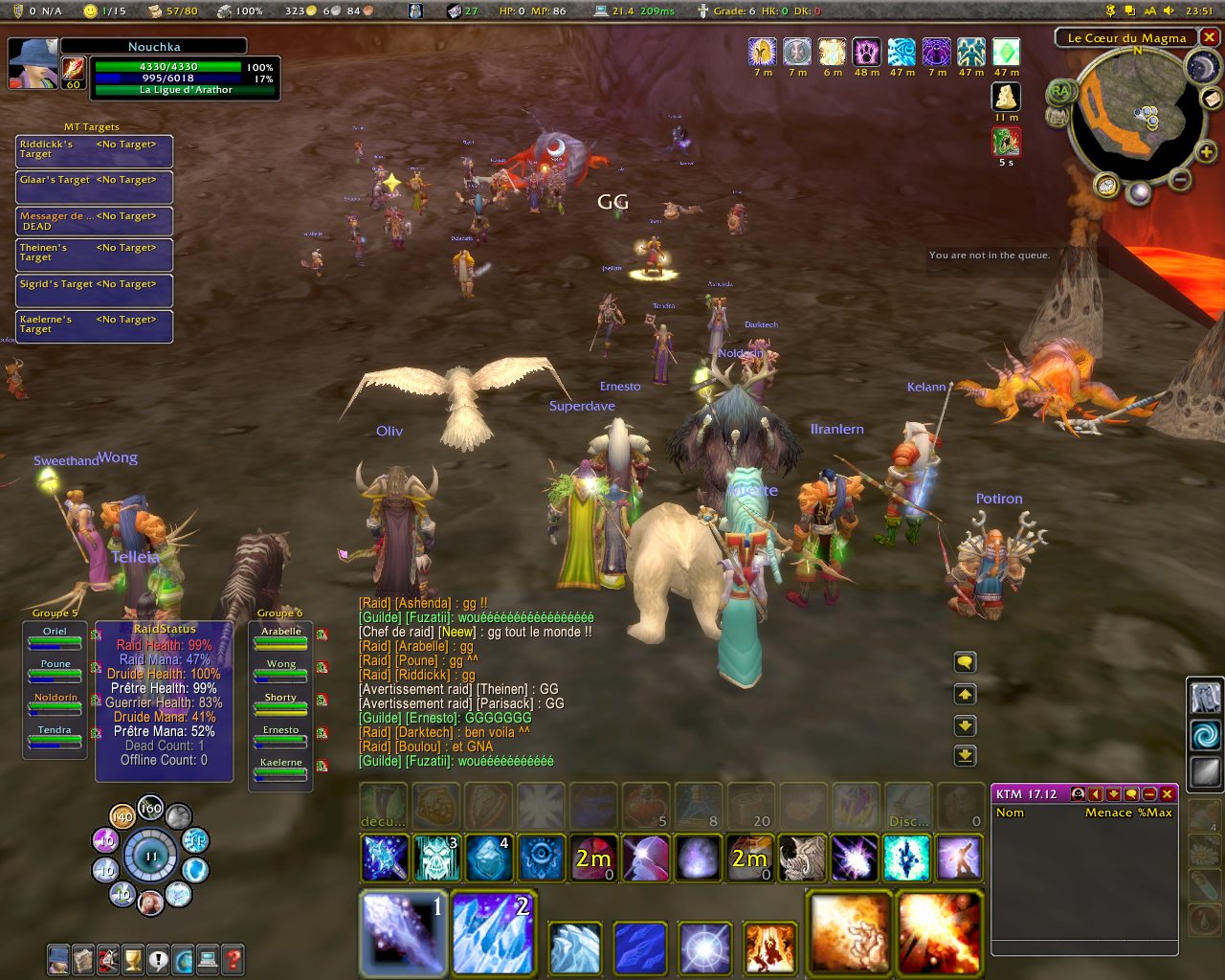Screen dimensions: 1225x980
Task: Select Nouchka's player portrait
Action: coord(33,63)
